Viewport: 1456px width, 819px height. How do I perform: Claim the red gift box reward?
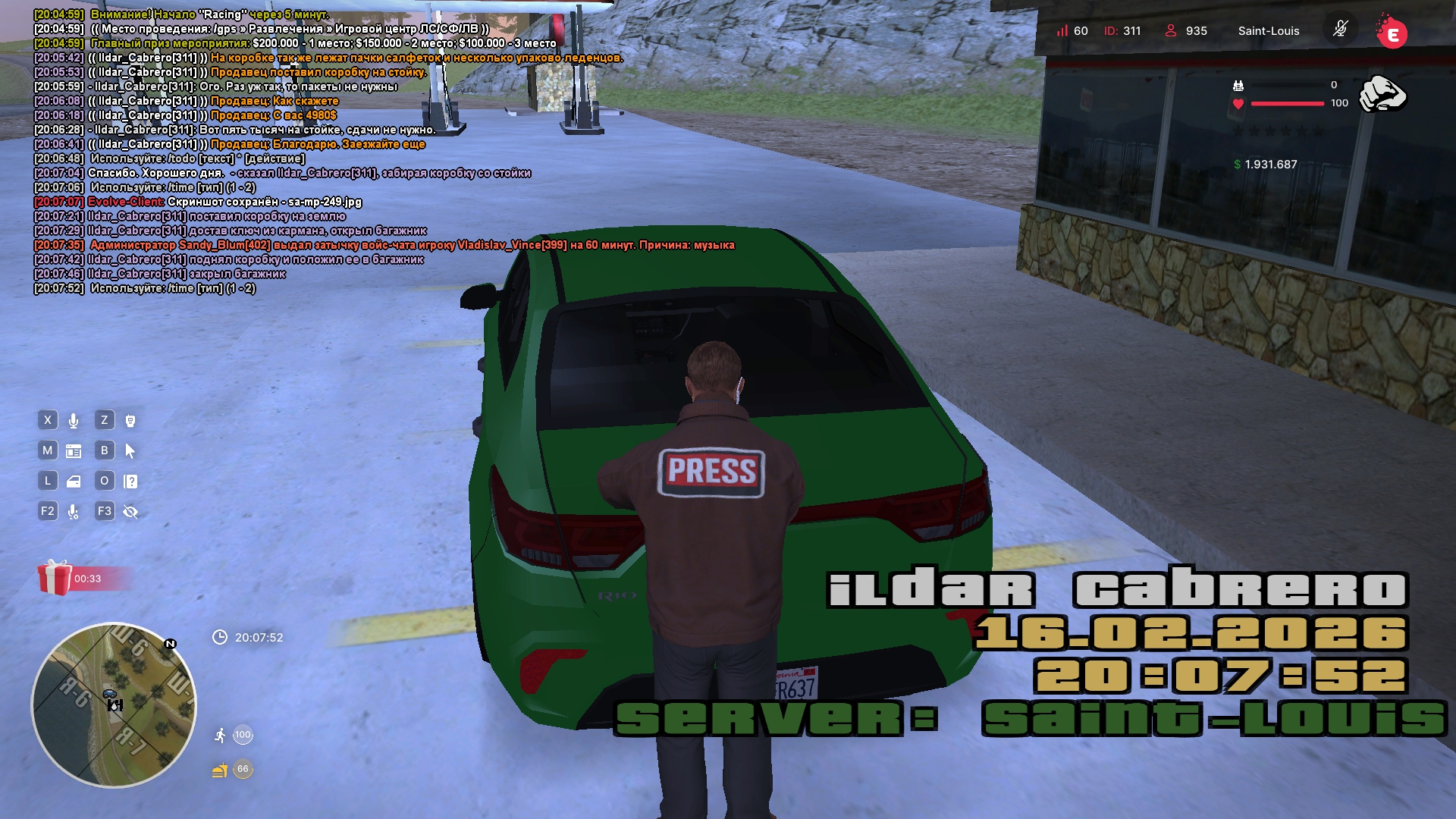55,578
